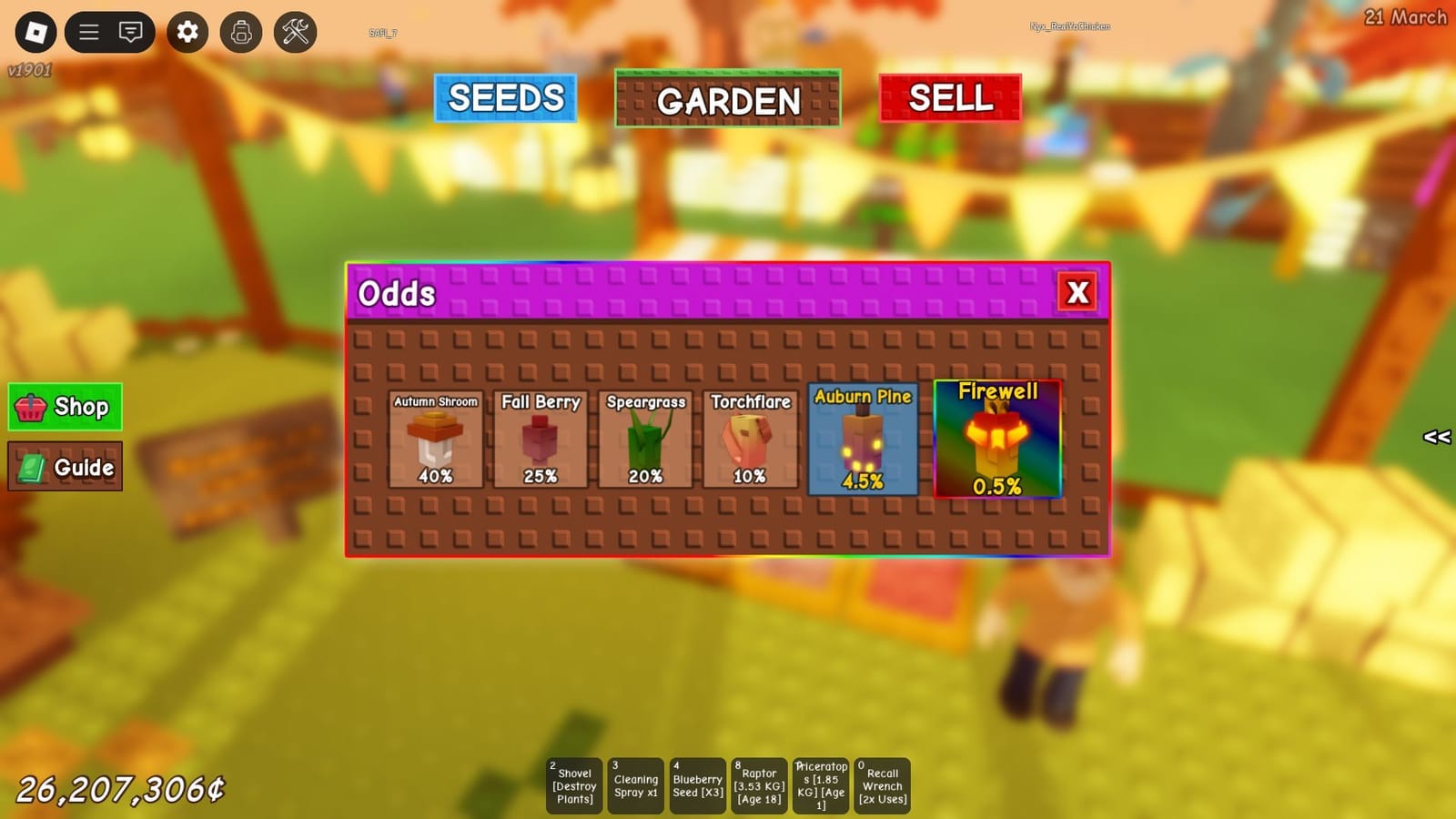Image resolution: width=1456 pixels, height=819 pixels.
Task: Open the Guide
Action: pyautogui.click(x=65, y=467)
